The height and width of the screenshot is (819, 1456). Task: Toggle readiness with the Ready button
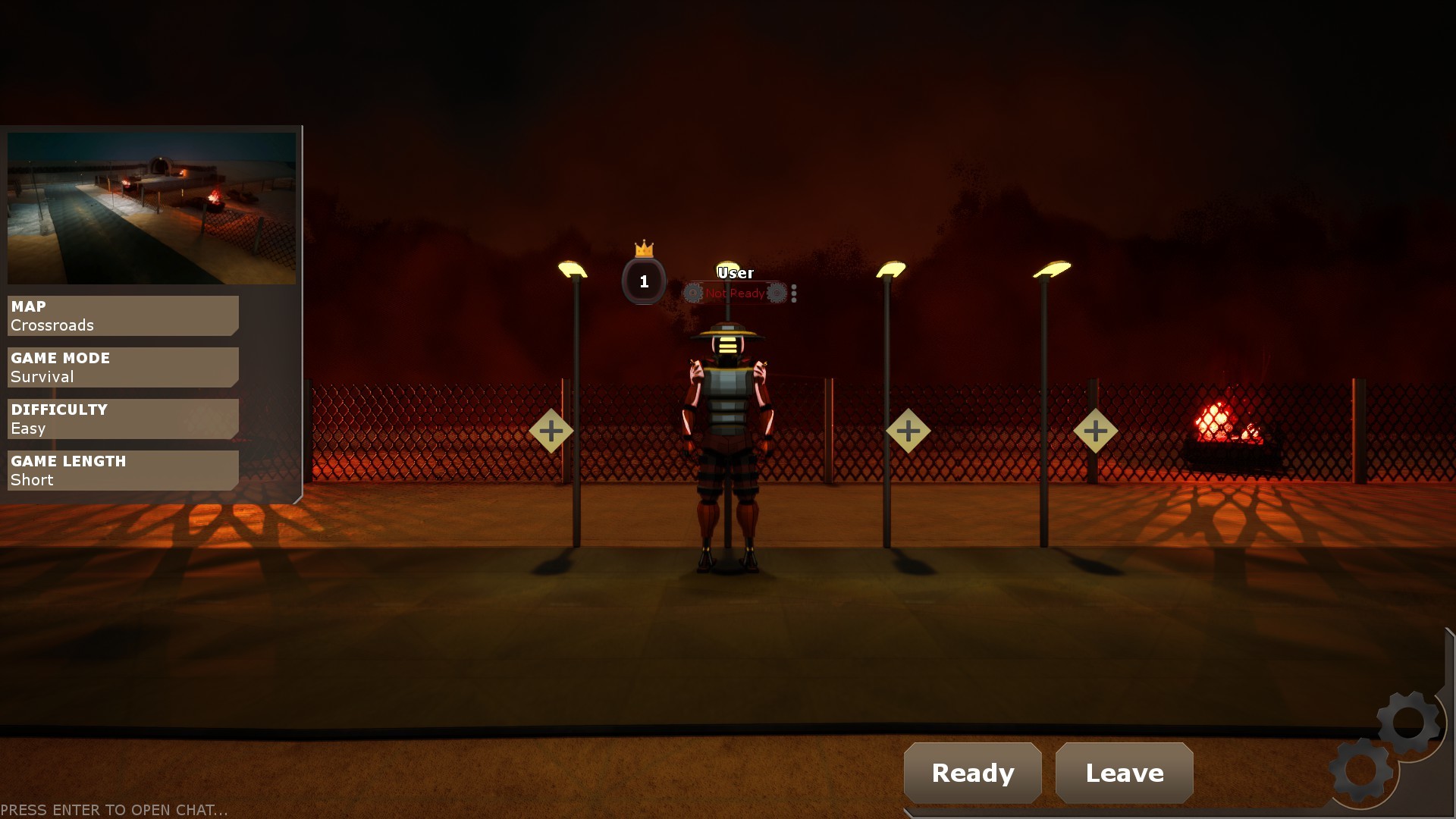pos(973,773)
